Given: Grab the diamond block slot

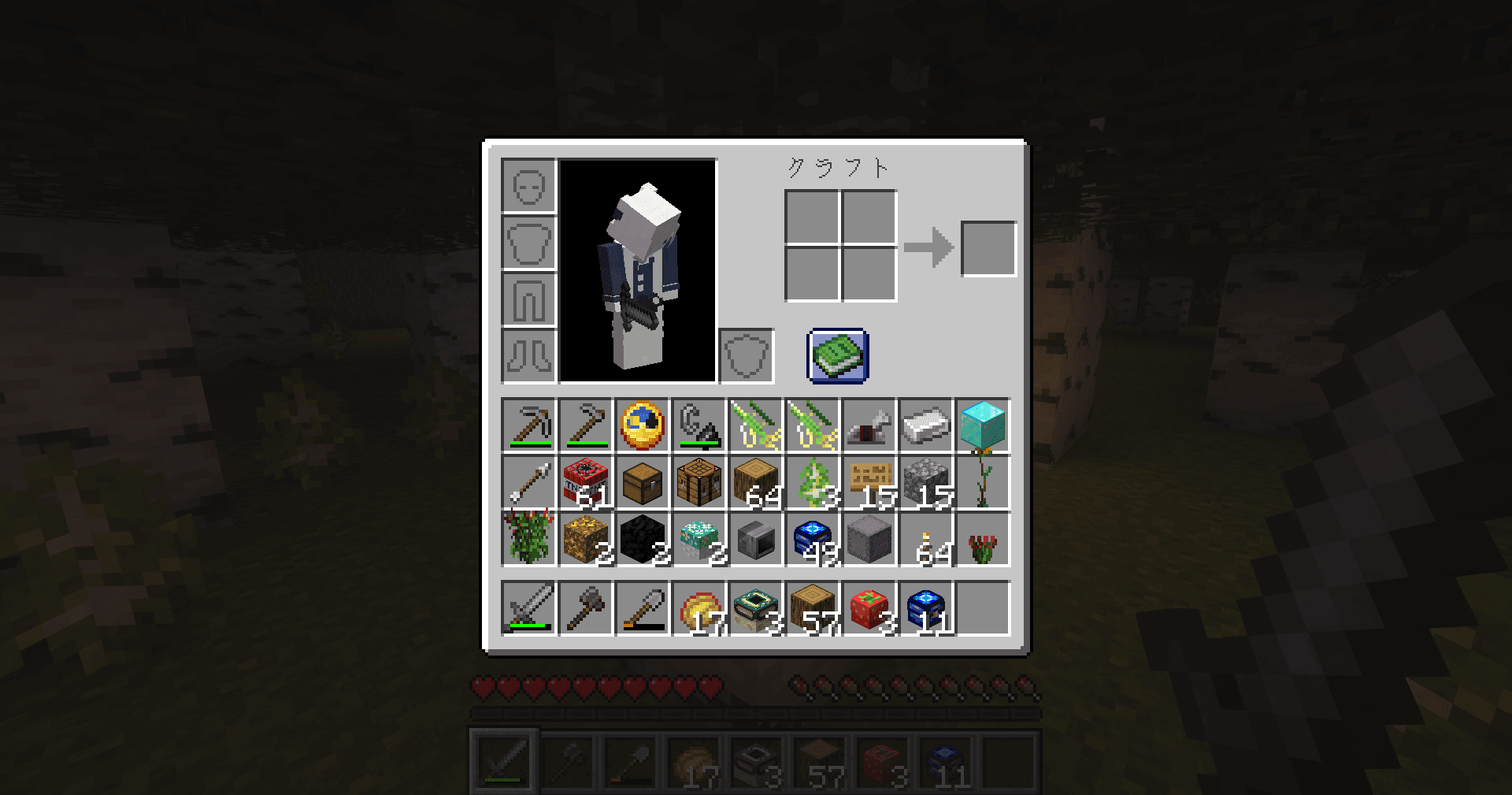Looking at the screenshot, I should (982, 425).
